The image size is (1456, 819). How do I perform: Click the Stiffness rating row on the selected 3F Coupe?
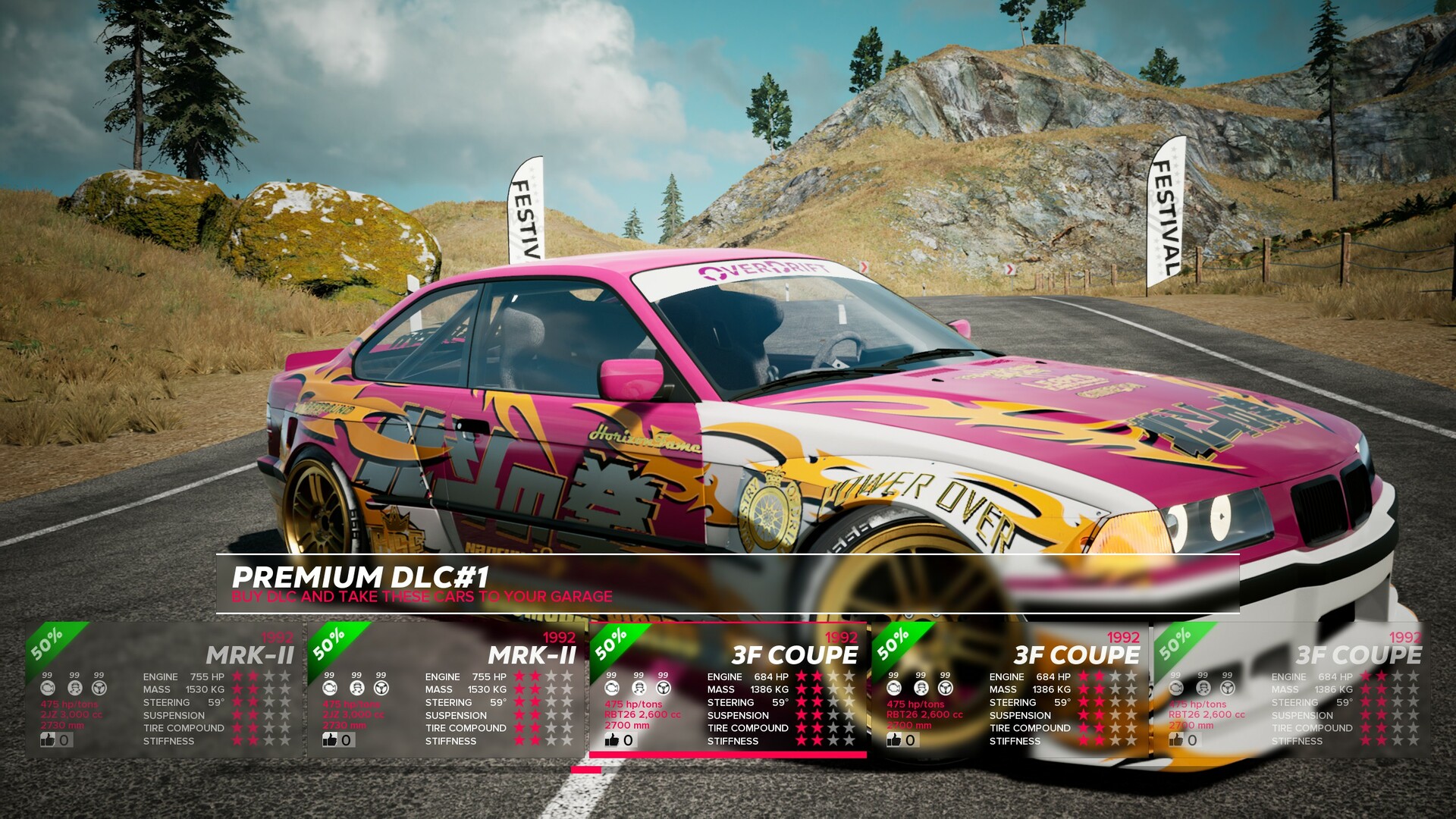point(732,740)
